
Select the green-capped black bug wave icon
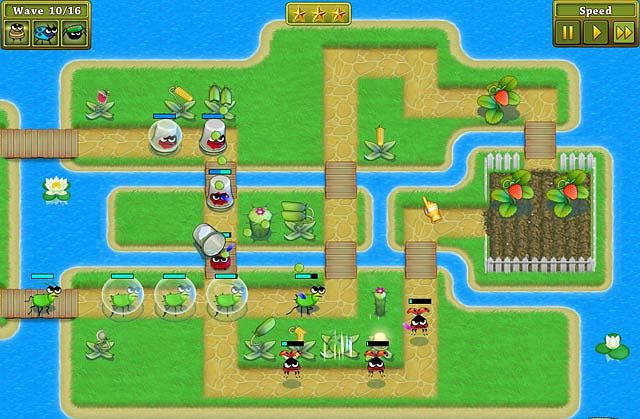(73, 33)
